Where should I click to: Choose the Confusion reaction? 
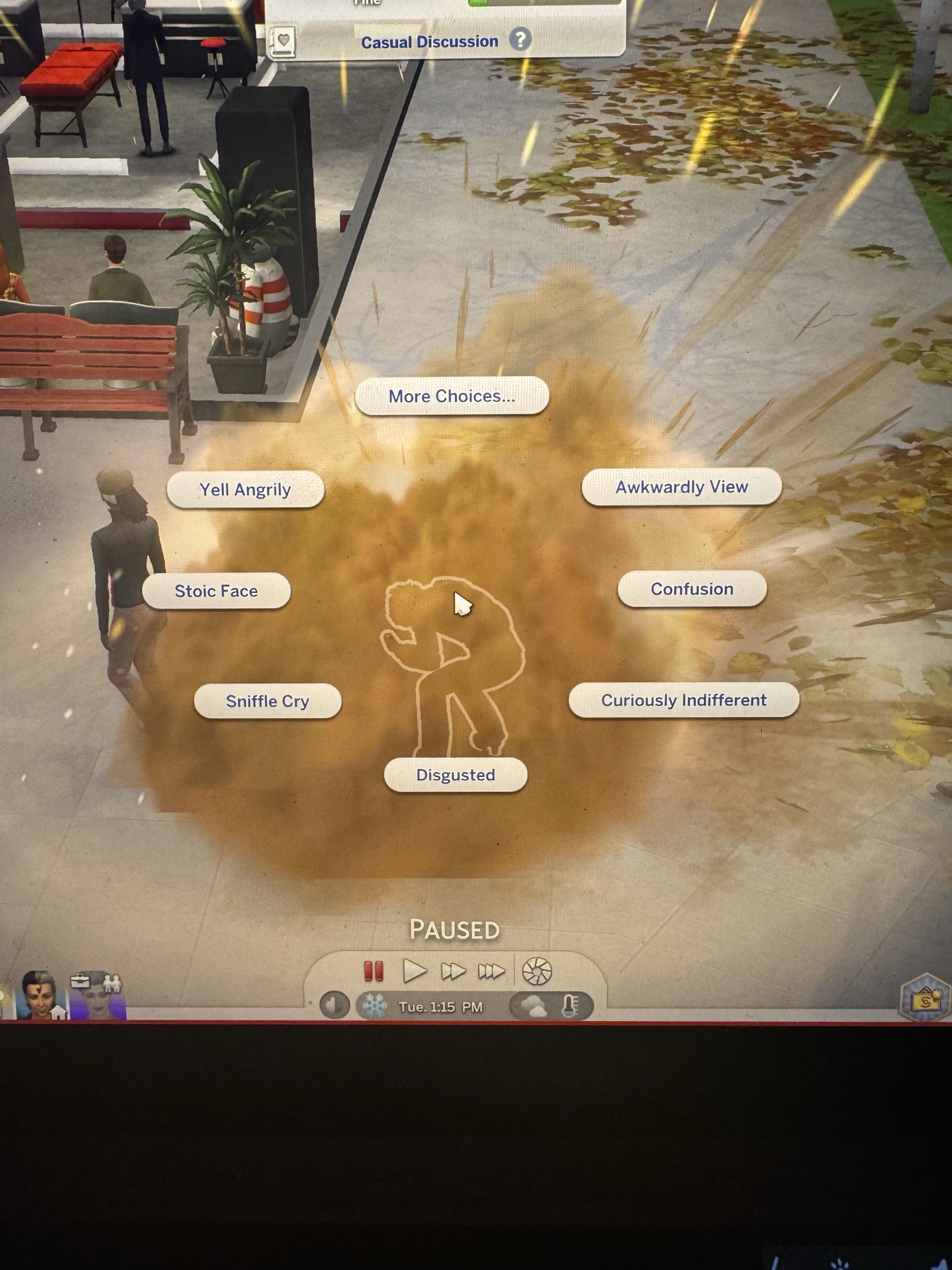692,589
